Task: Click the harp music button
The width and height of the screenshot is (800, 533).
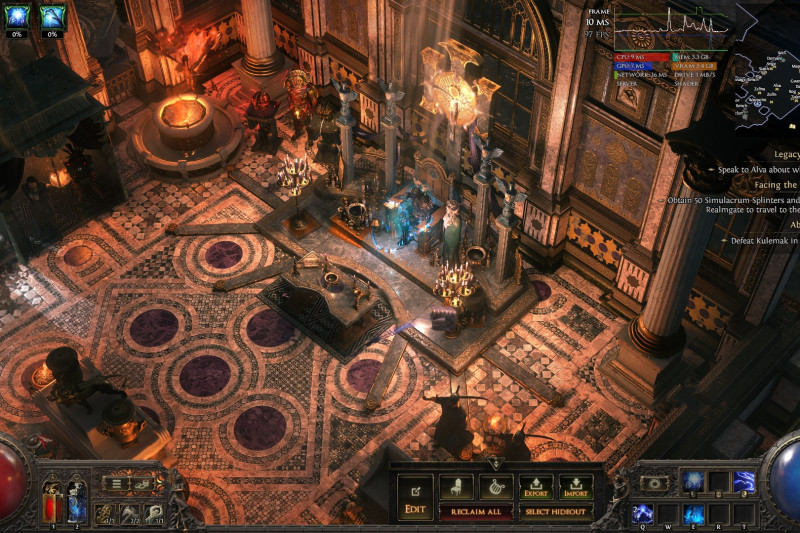Action: [x=495, y=487]
